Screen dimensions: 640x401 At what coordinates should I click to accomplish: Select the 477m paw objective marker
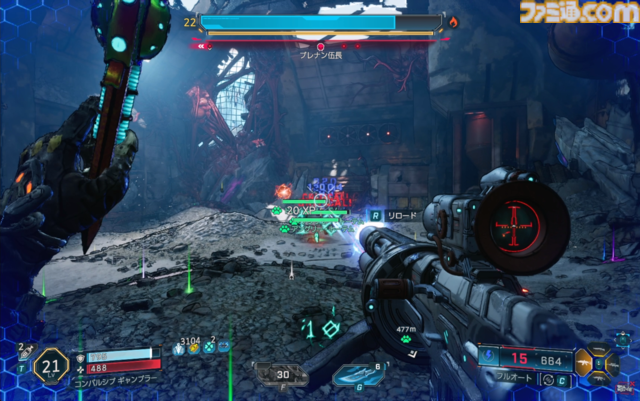407,337
